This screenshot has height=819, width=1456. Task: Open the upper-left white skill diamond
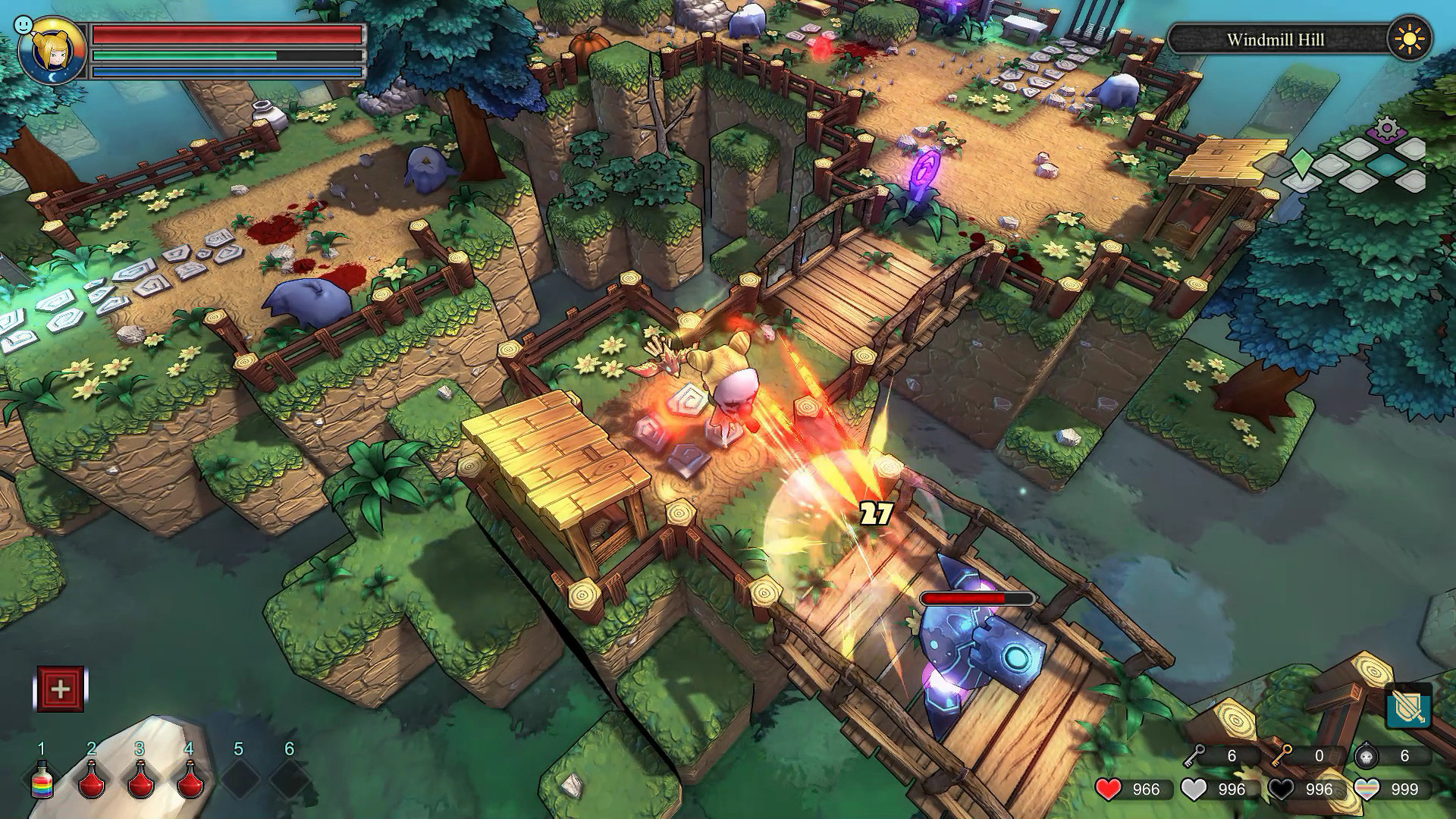(x=1357, y=148)
